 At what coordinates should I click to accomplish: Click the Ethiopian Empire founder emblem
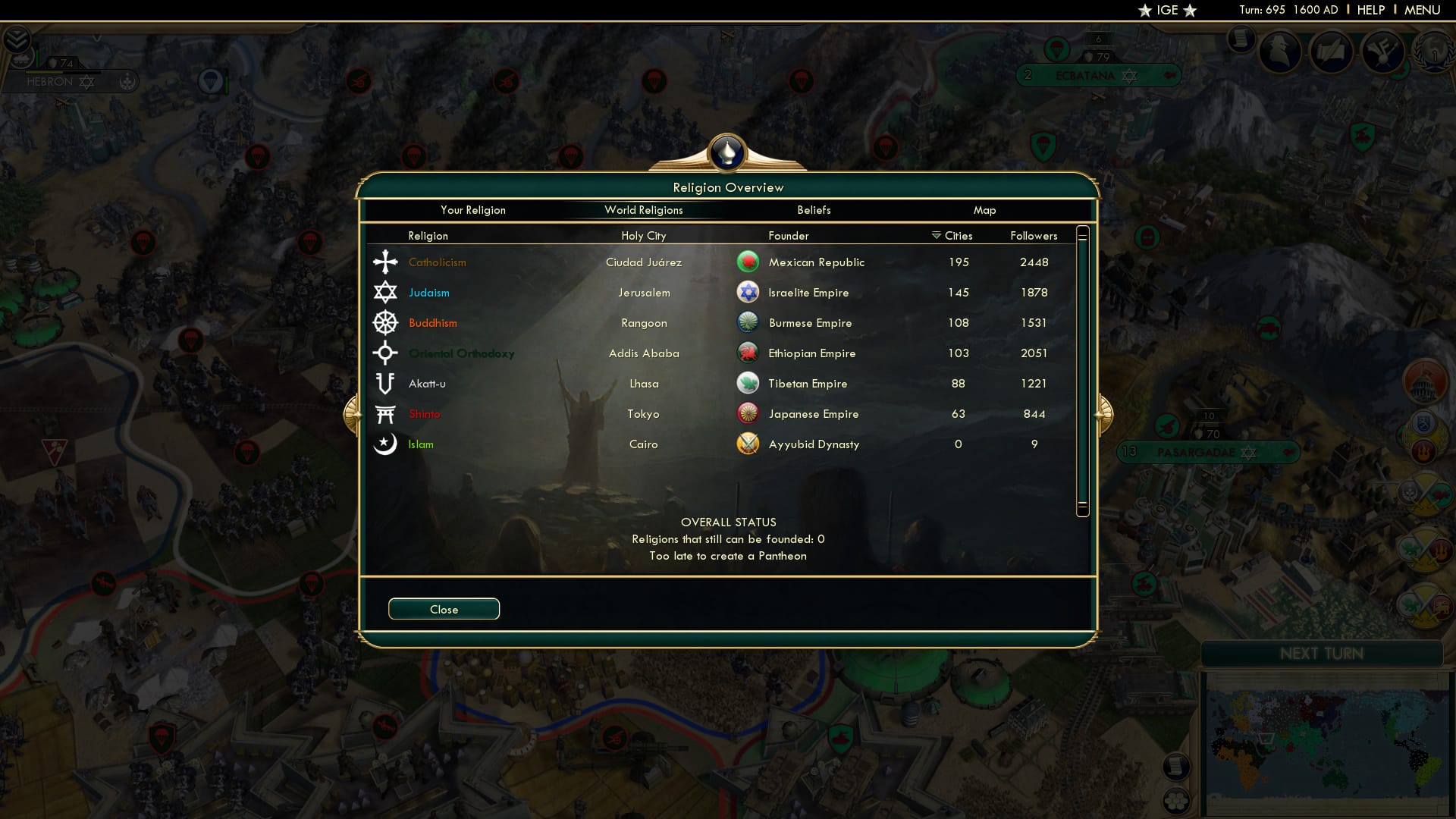click(x=748, y=353)
